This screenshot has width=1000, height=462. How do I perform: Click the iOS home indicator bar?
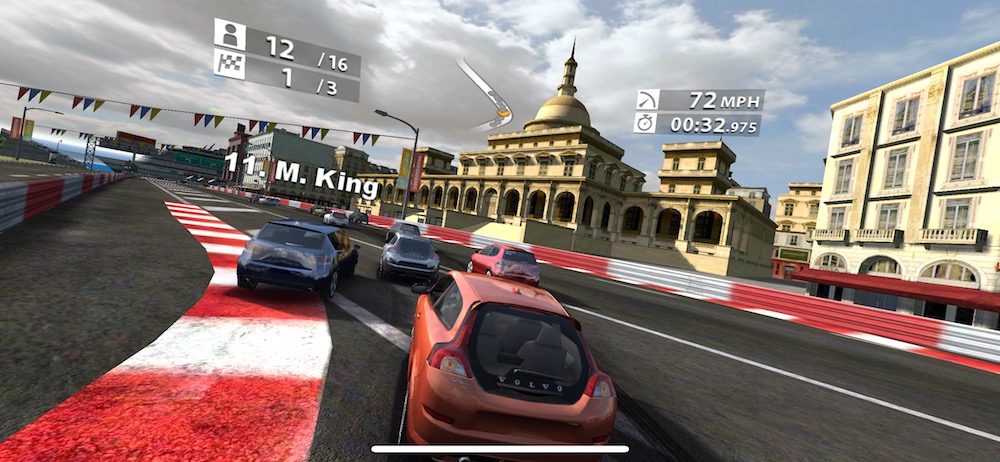[x=500, y=449]
